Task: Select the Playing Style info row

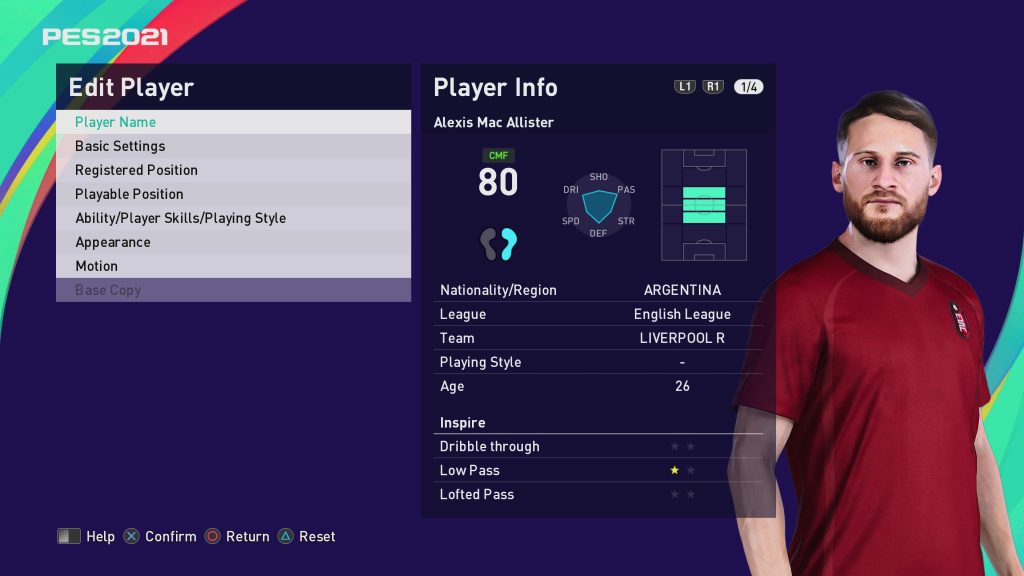Action: click(x=598, y=362)
